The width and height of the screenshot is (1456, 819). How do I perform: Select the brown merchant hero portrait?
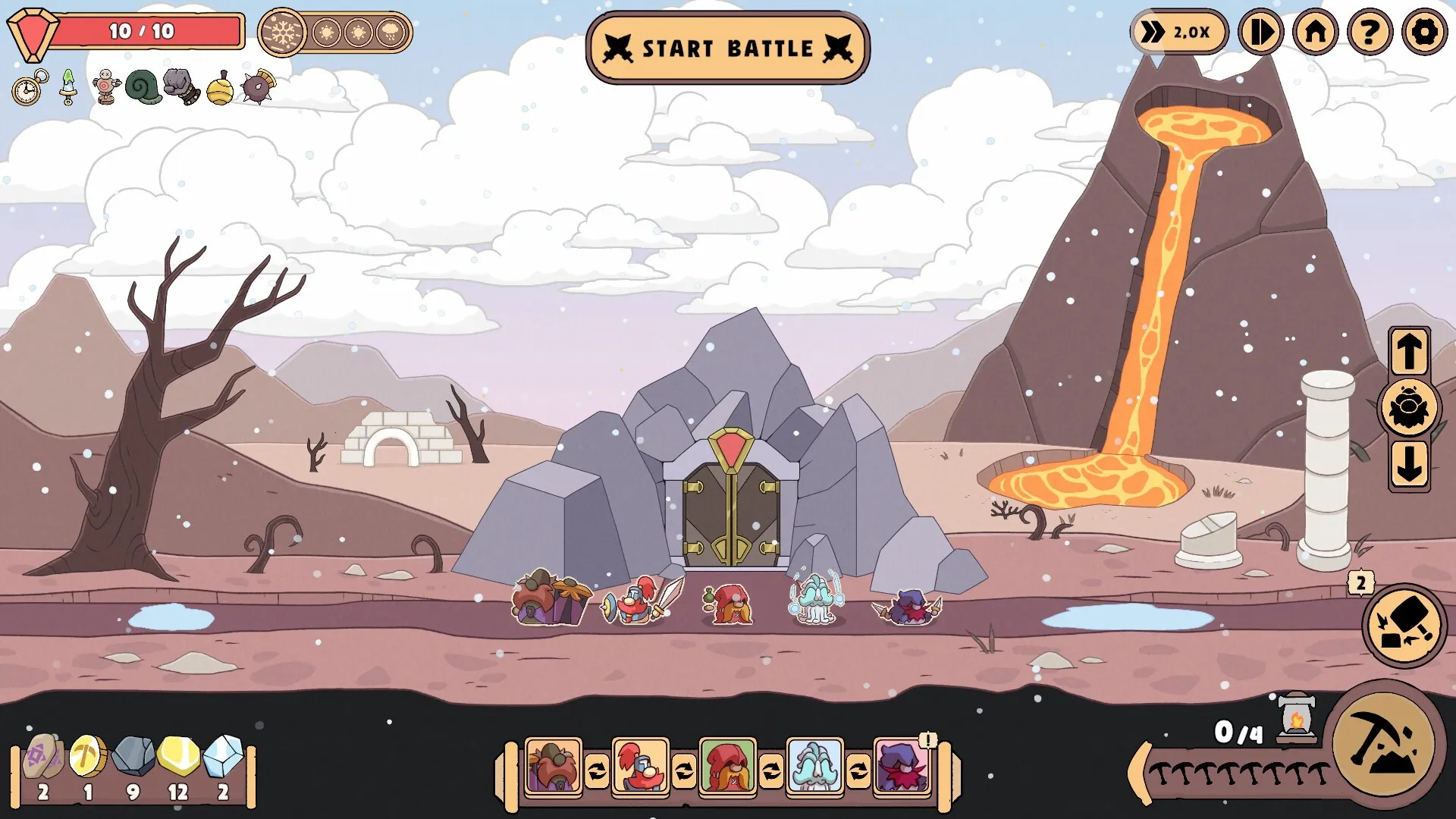pos(553,766)
